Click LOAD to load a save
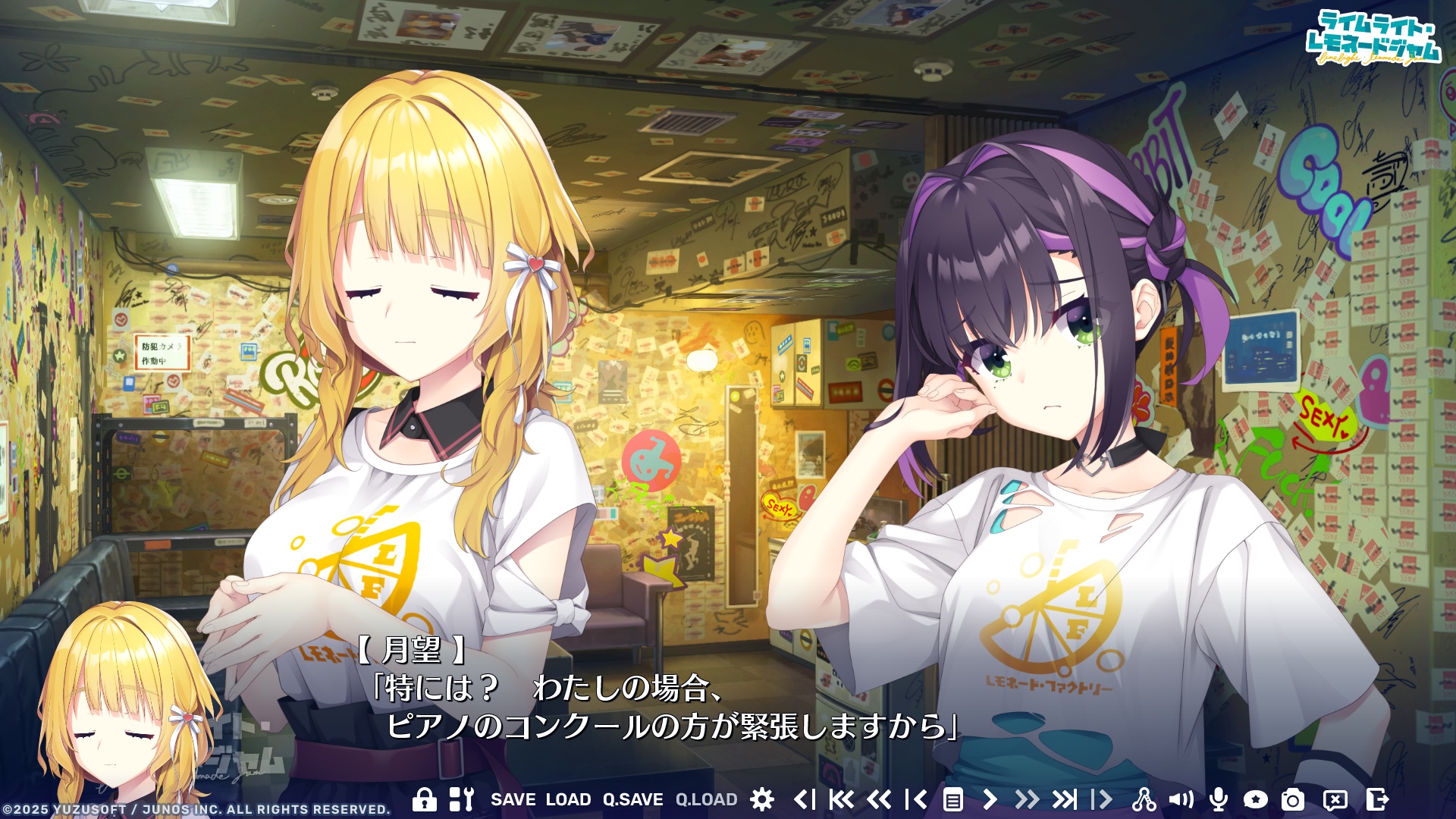Image resolution: width=1456 pixels, height=819 pixels. (566, 798)
